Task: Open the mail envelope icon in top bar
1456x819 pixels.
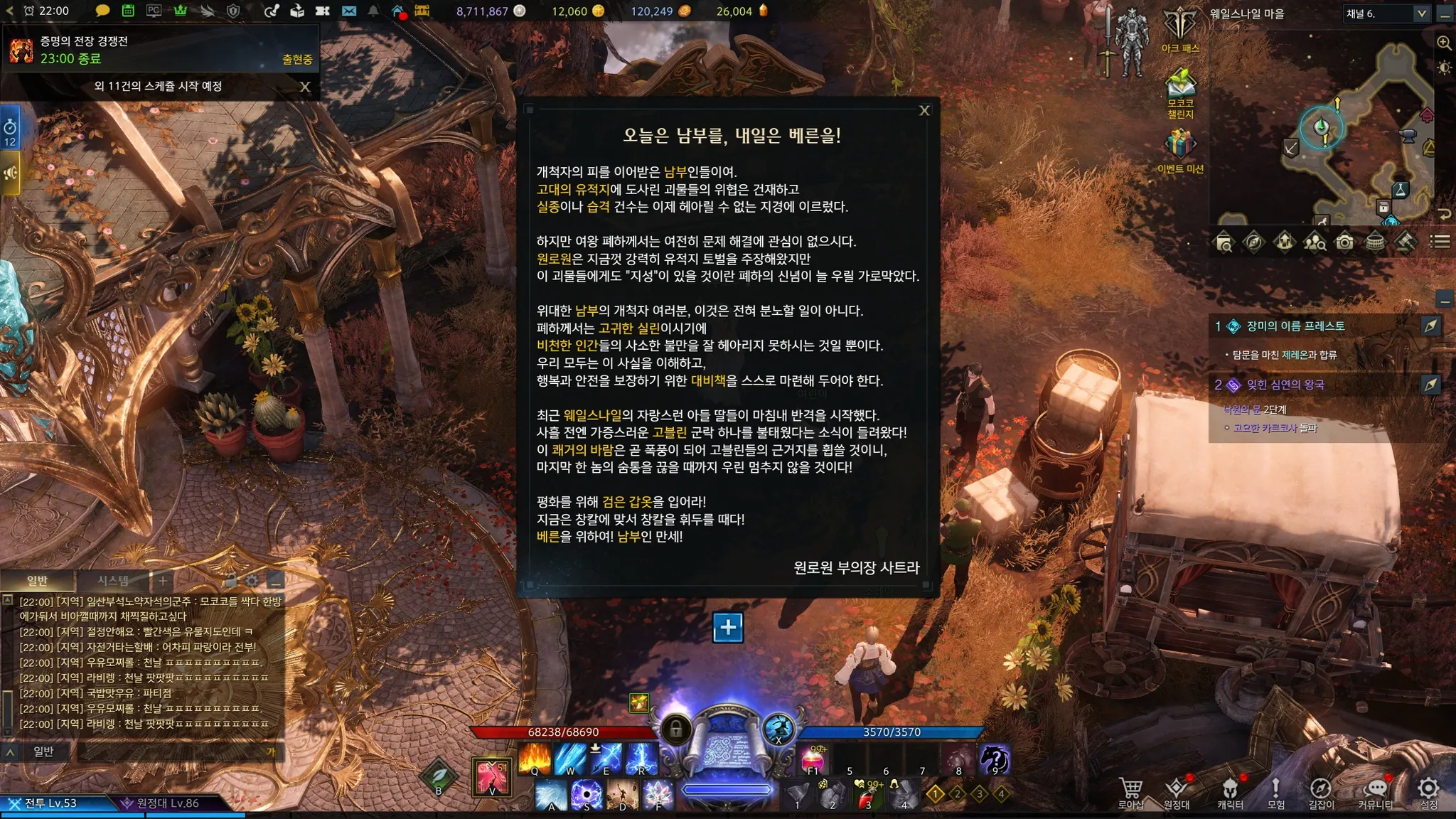Action: (x=348, y=11)
